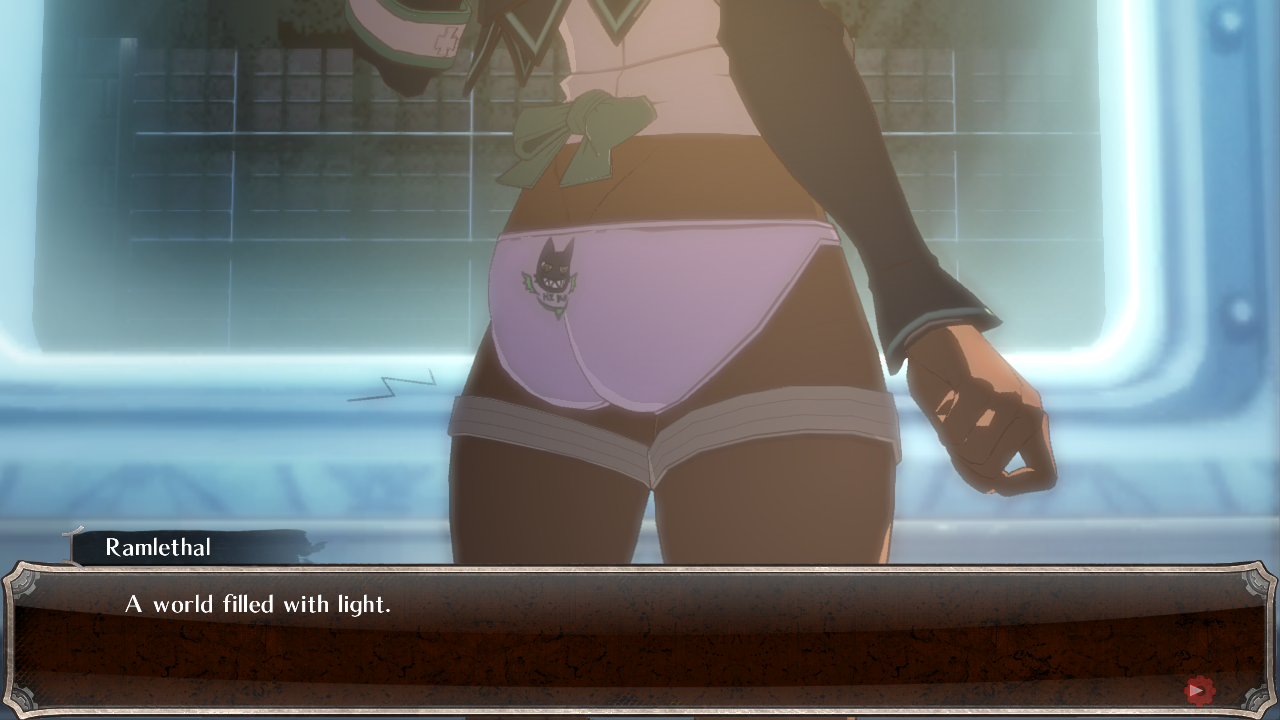The height and width of the screenshot is (720, 1280).
Task: Click the bat emblem on the character's underwear
Action: click(x=554, y=272)
